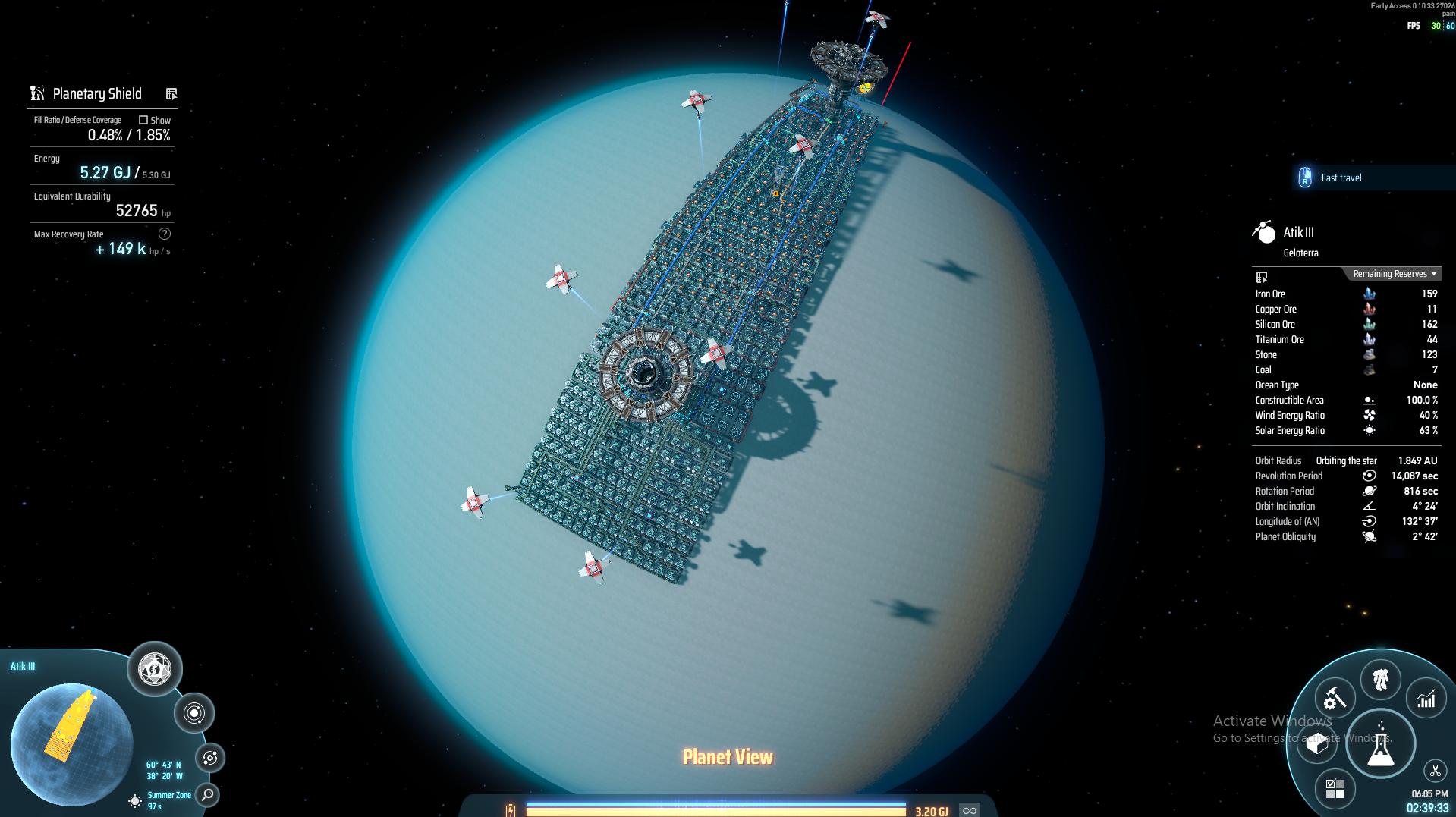Viewport: 1456px width, 817px height.
Task: Activate the Fast travel button
Action: coord(1343,177)
